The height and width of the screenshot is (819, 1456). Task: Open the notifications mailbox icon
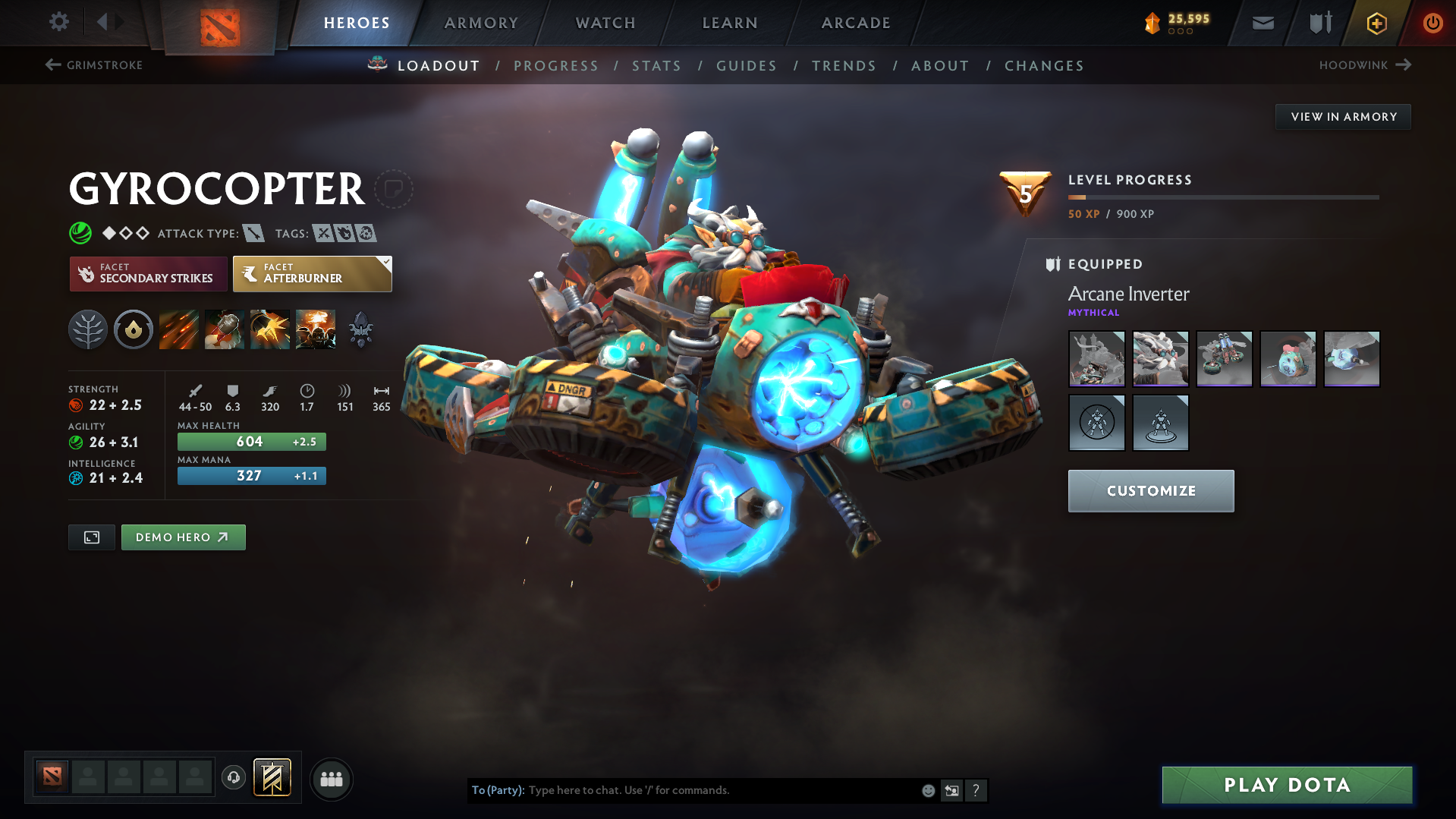coord(1262,23)
